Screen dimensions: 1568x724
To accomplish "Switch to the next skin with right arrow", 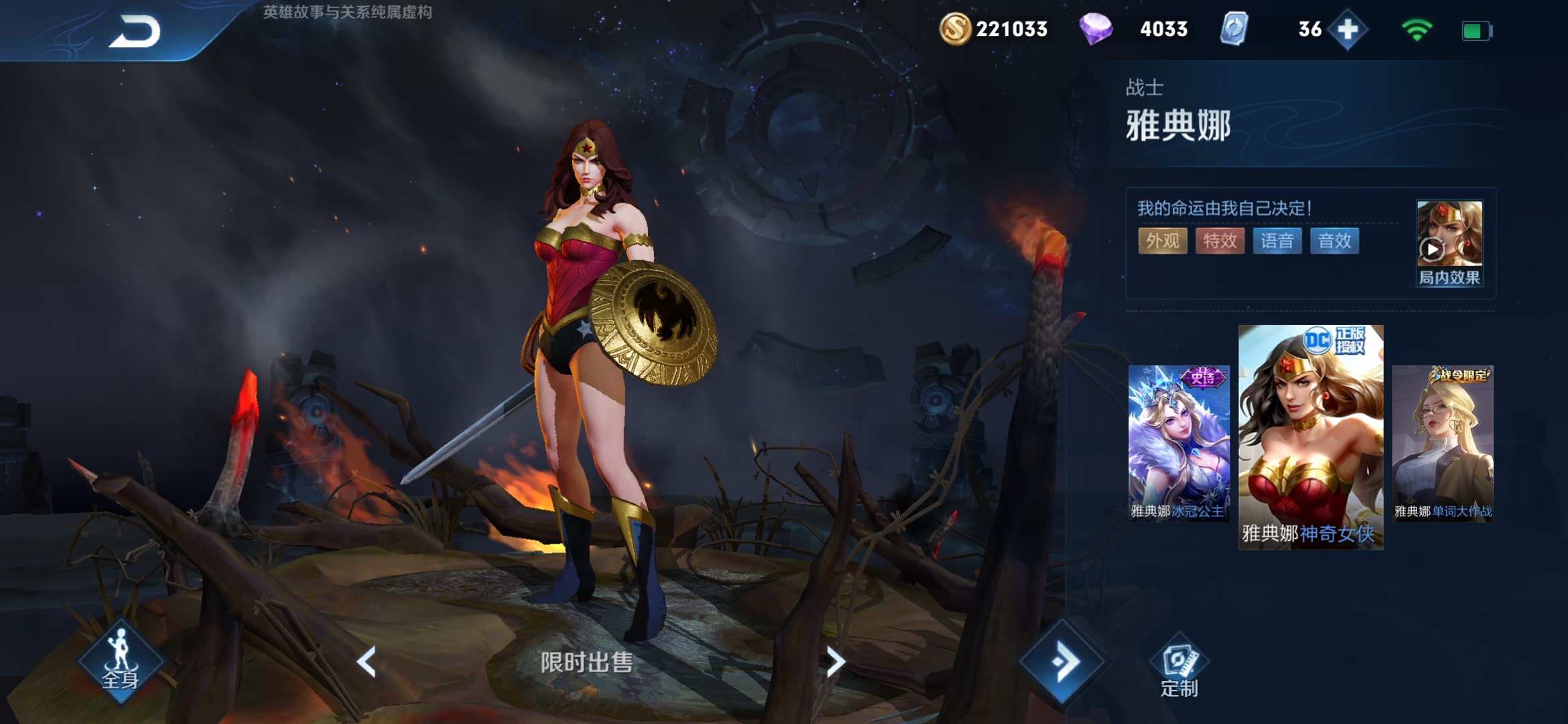I will point(834,662).
